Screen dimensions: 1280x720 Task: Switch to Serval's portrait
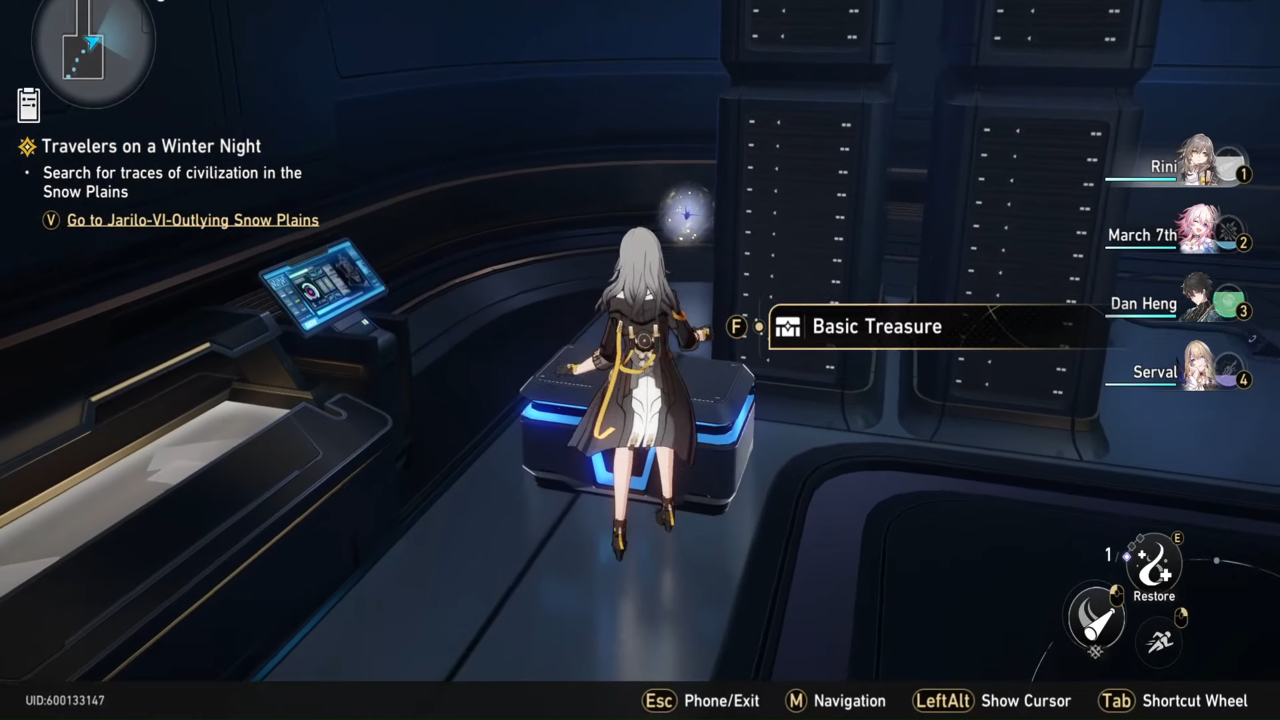(1198, 368)
